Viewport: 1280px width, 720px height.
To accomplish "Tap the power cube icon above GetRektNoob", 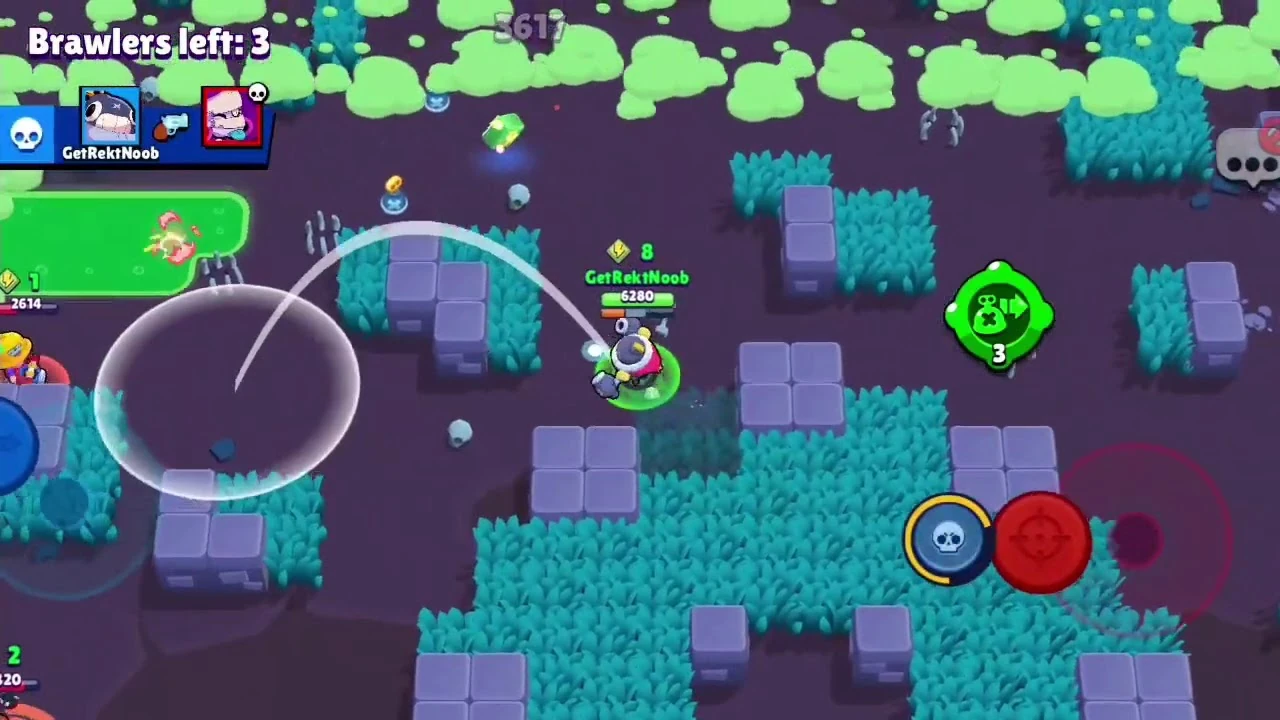I will click(x=618, y=252).
